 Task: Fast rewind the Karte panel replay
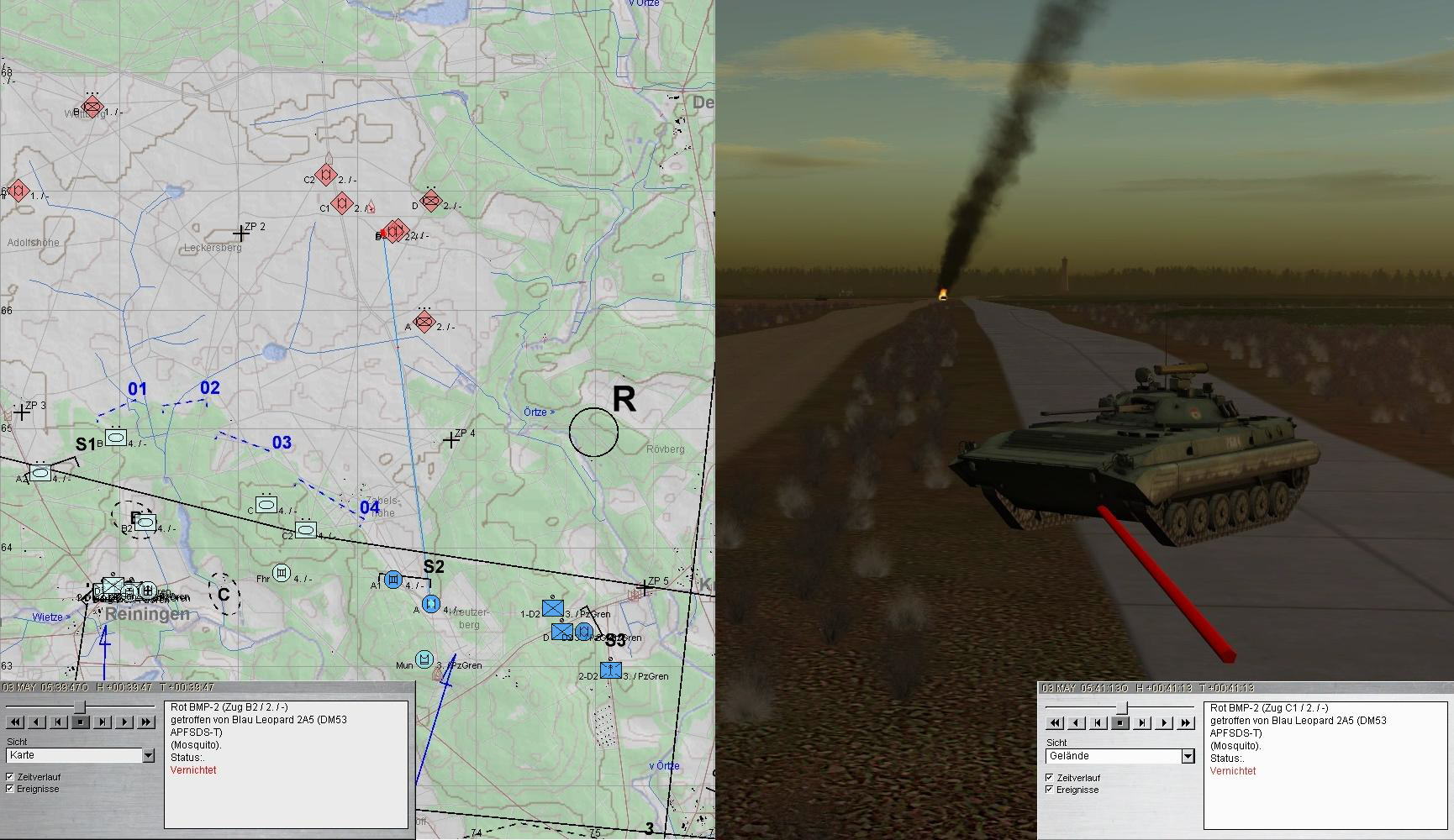click(x=15, y=722)
